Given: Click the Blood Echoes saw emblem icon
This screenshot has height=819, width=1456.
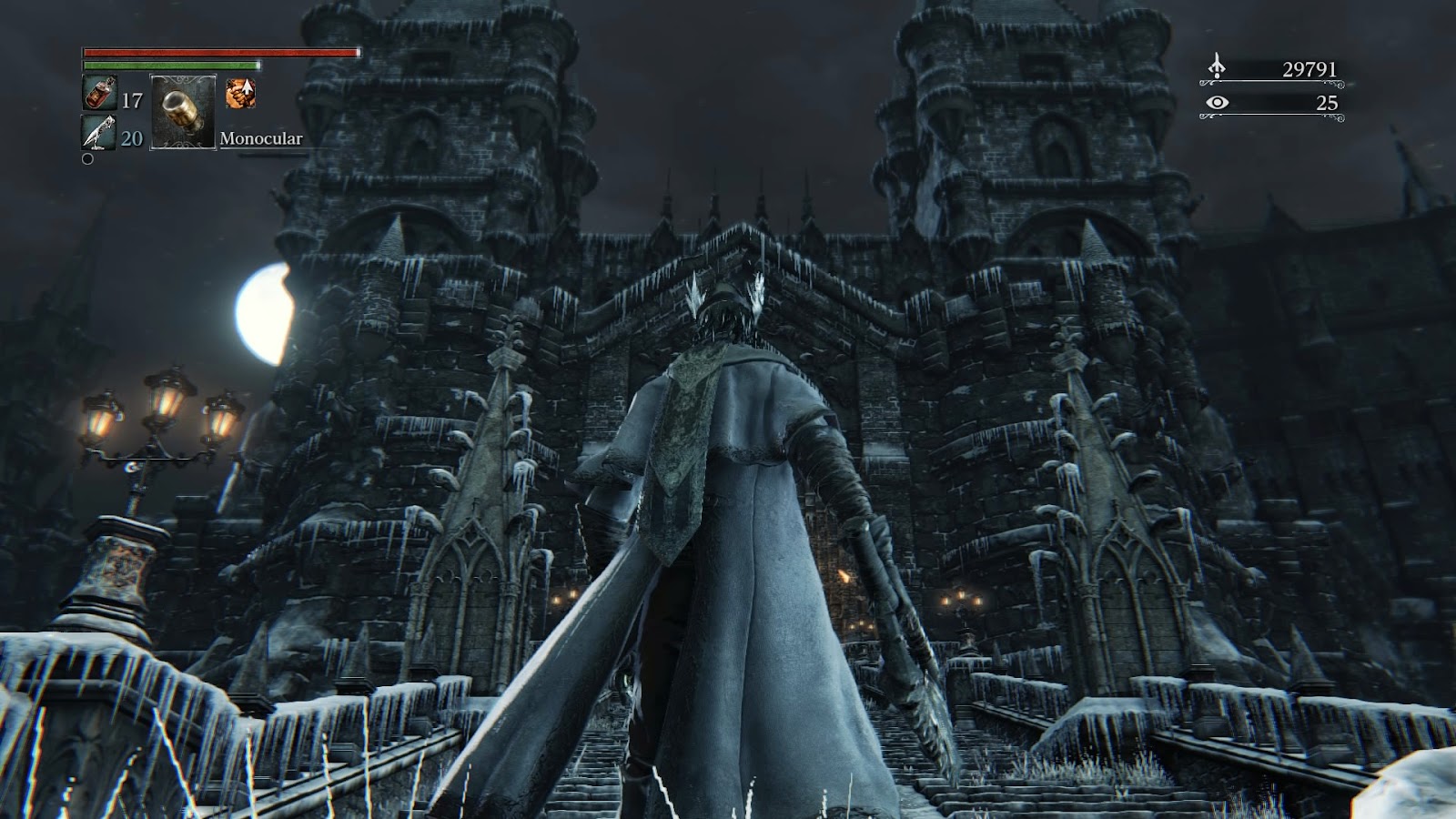Looking at the screenshot, I should tap(1218, 66).
